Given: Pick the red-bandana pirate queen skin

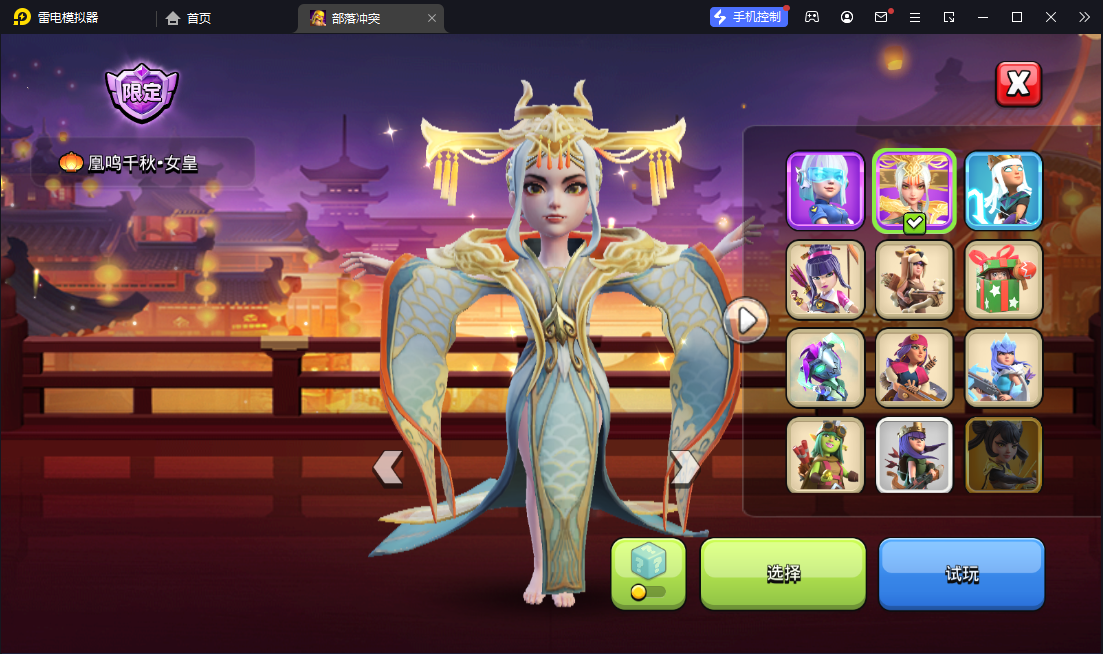Looking at the screenshot, I should click(x=914, y=367).
